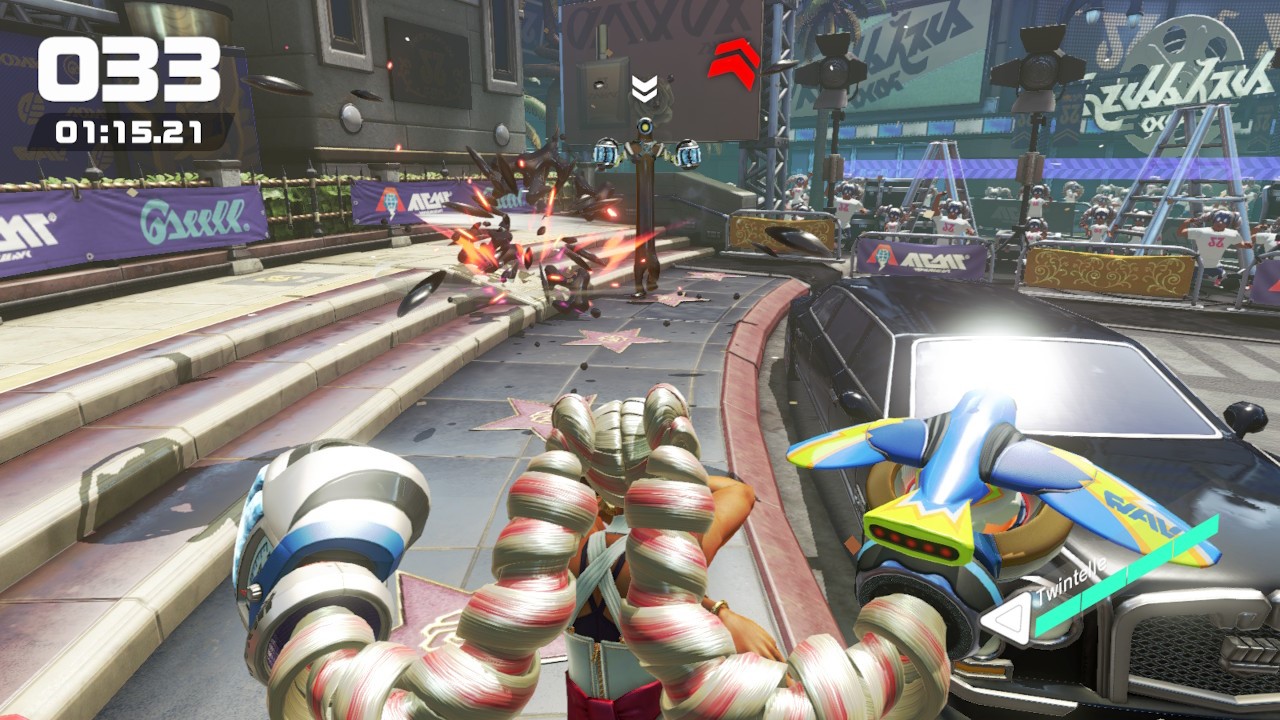Click the triangle rush icon beside Twintelle
This screenshot has width=1280, height=720.
[x=1006, y=621]
